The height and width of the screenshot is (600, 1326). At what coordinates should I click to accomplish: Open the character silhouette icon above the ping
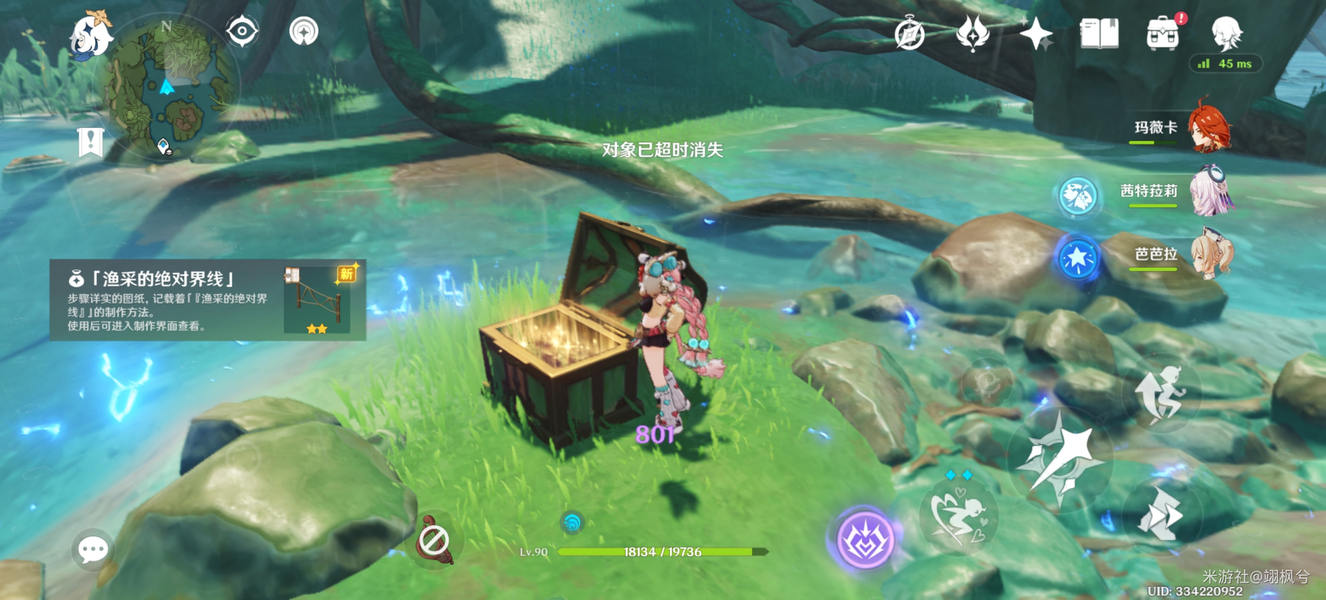[1226, 34]
